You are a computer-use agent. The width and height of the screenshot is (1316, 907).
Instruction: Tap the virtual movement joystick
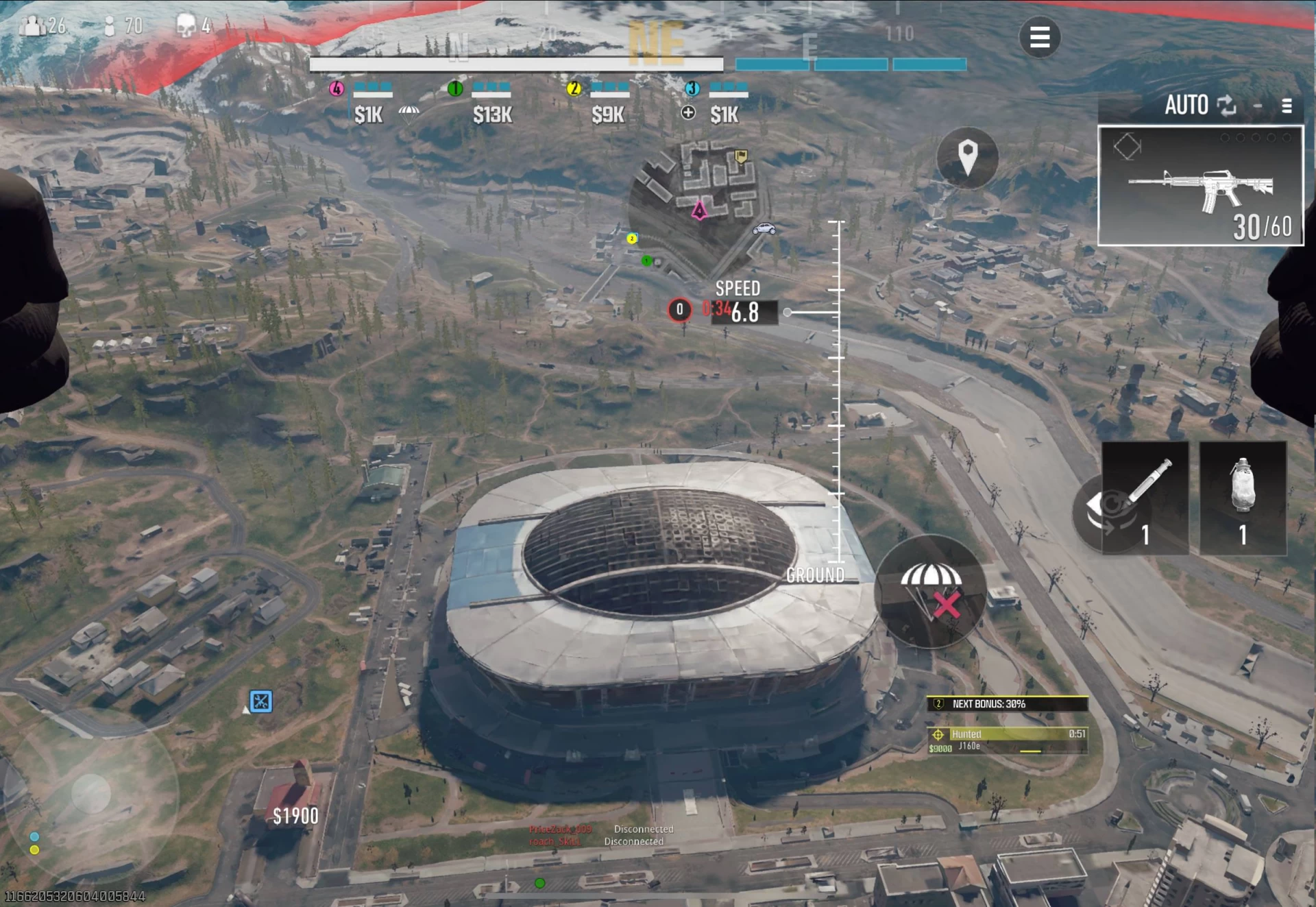coord(91,794)
